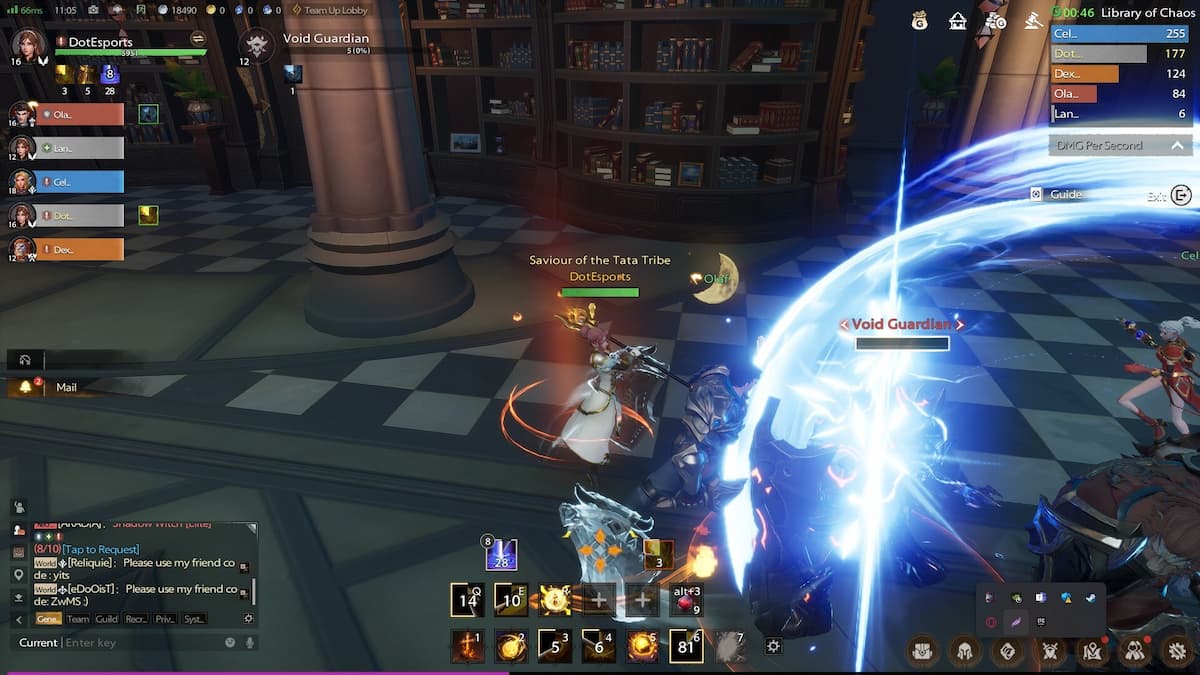Image resolution: width=1200 pixels, height=675 pixels.
Task: Open chat settings gear
Action: click(x=248, y=619)
